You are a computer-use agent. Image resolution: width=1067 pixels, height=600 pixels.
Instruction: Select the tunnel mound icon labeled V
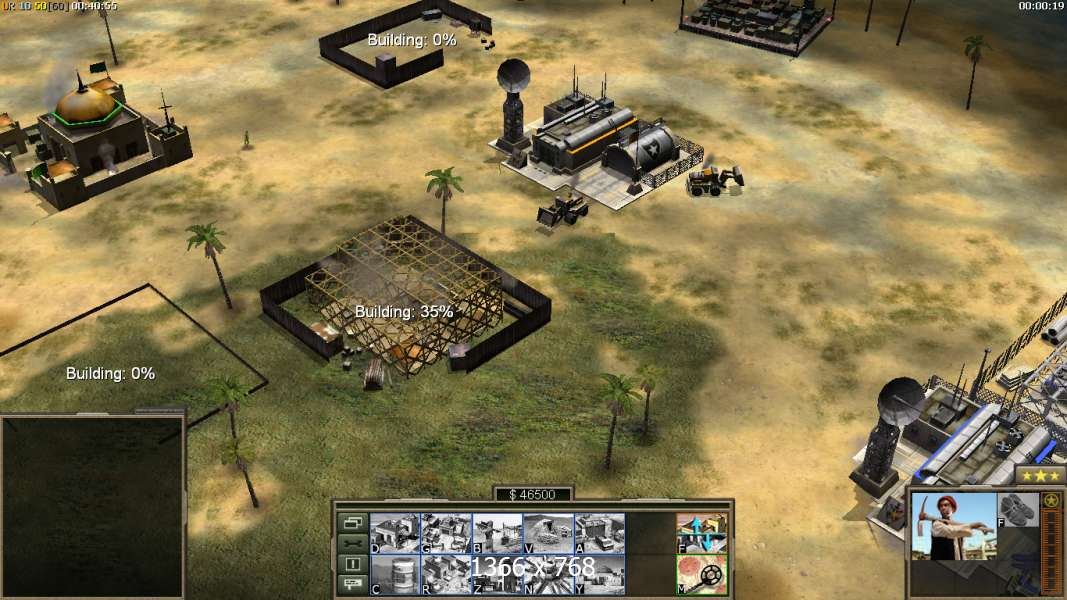coord(548,532)
